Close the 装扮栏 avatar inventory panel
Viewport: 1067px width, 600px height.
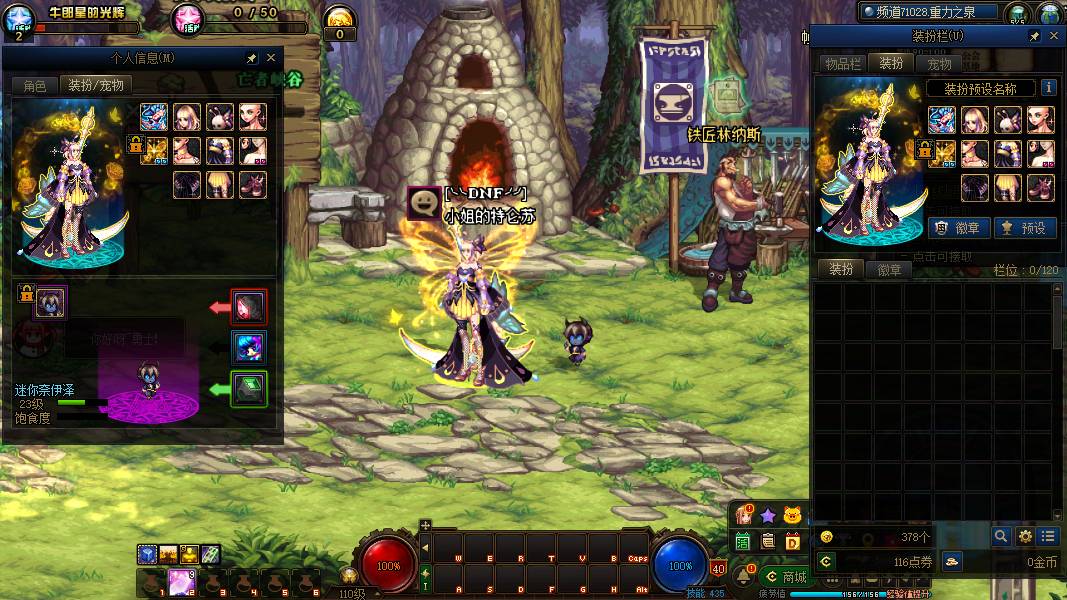pyautogui.click(x=1053, y=36)
